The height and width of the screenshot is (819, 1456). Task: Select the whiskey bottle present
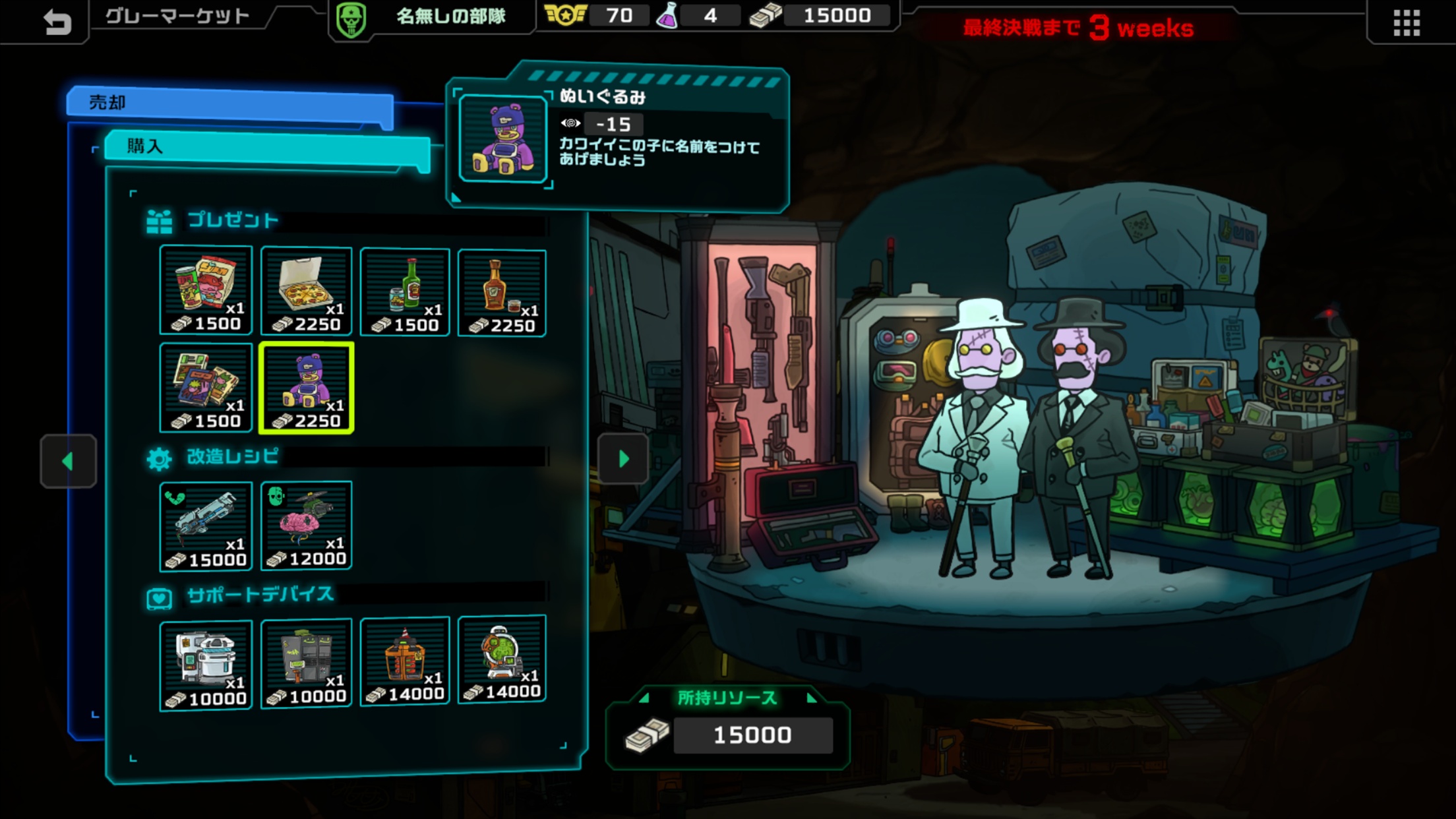(502, 293)
